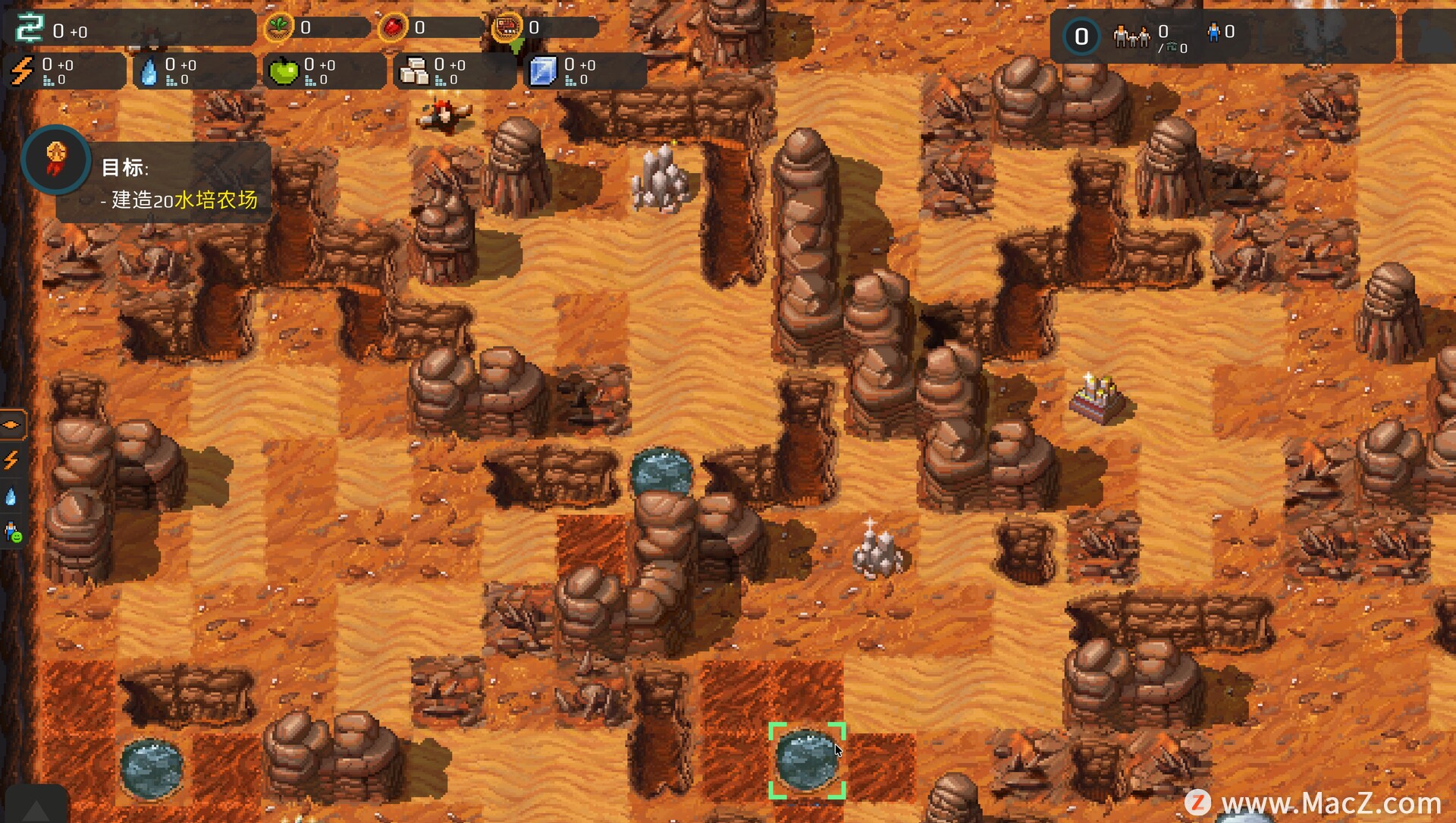Click the circular zero counter badge
Viewport: 1456px width, 823px height.
[x=1081, y=36]
